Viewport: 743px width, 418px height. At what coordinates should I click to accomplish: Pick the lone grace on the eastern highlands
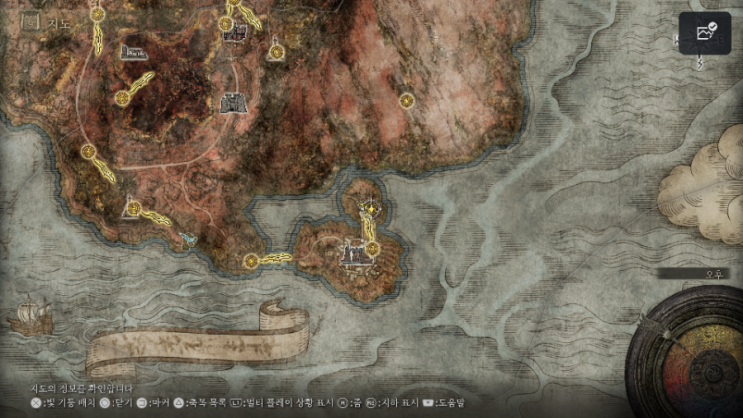click(406, 100)
